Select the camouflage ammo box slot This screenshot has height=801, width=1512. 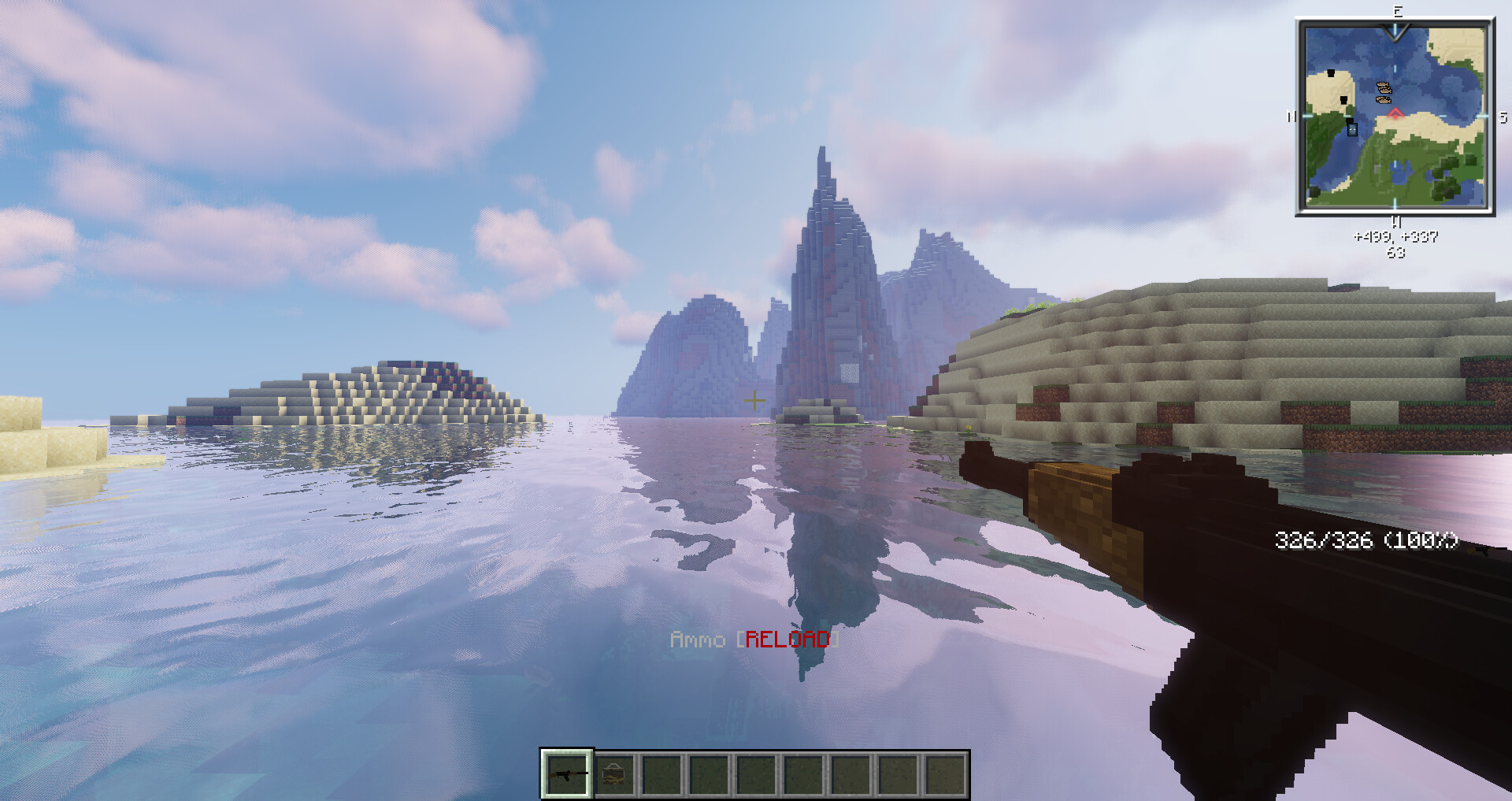[614, 774]
